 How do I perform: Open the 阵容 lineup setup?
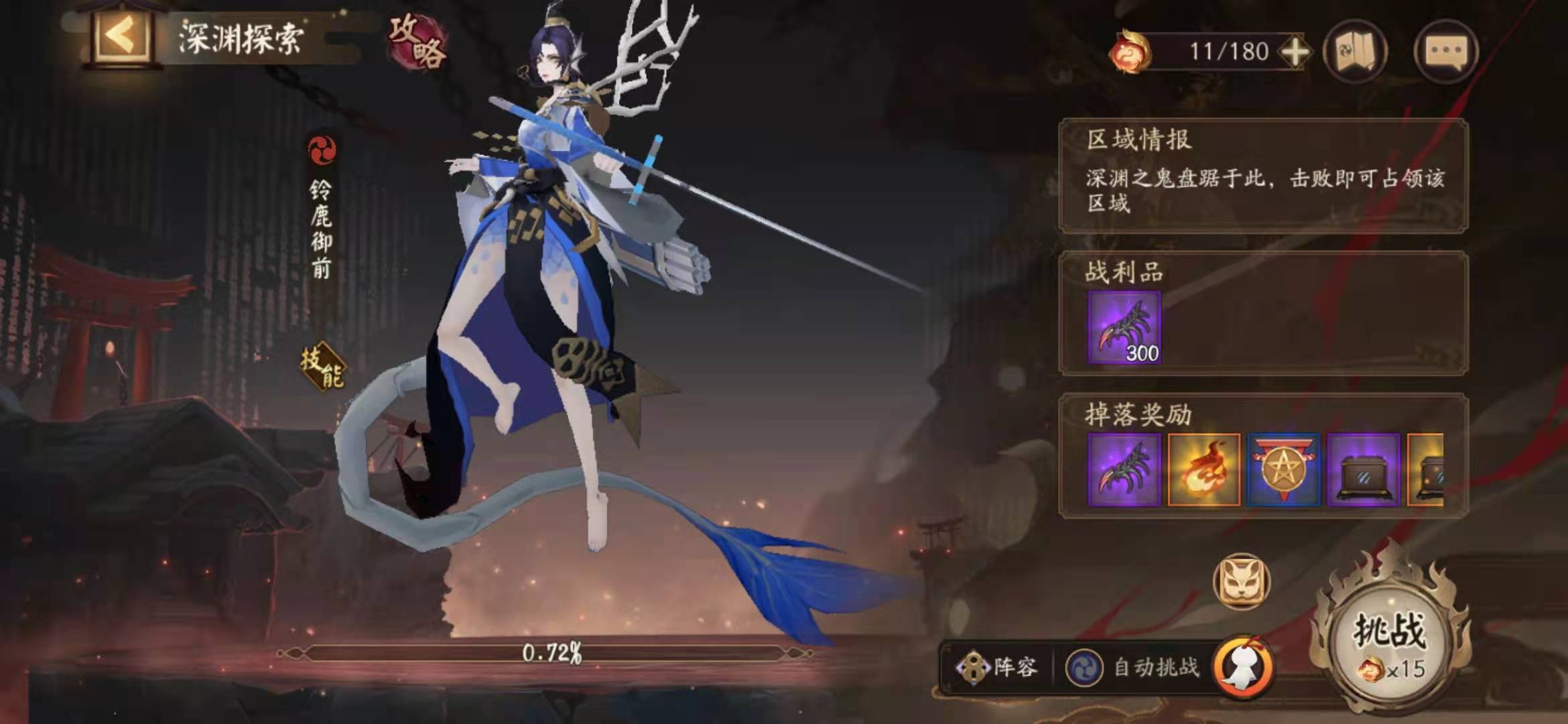click(x=998, y=667)
